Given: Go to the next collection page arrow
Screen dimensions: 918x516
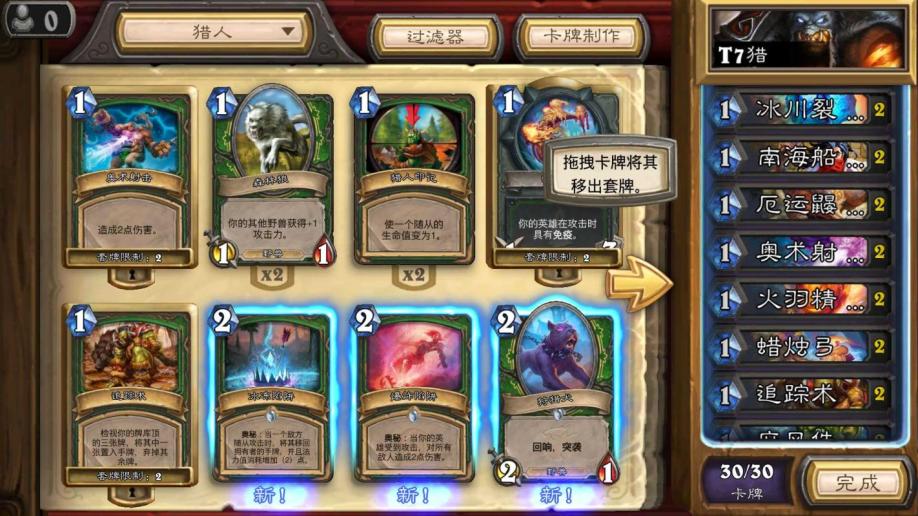Looking at the screenshot, I should click(x=640, y=285).
